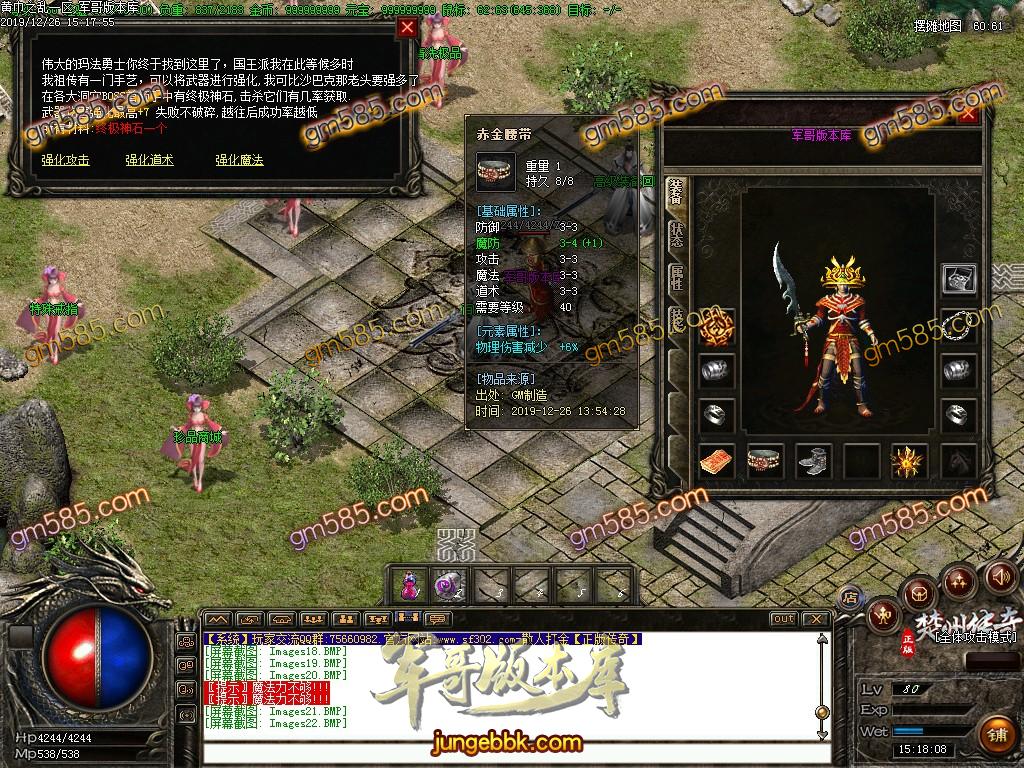Viewport: 1024px width, 768px height.
Task: Select the red-gold medal slot
Action: [x=717, y=324]
